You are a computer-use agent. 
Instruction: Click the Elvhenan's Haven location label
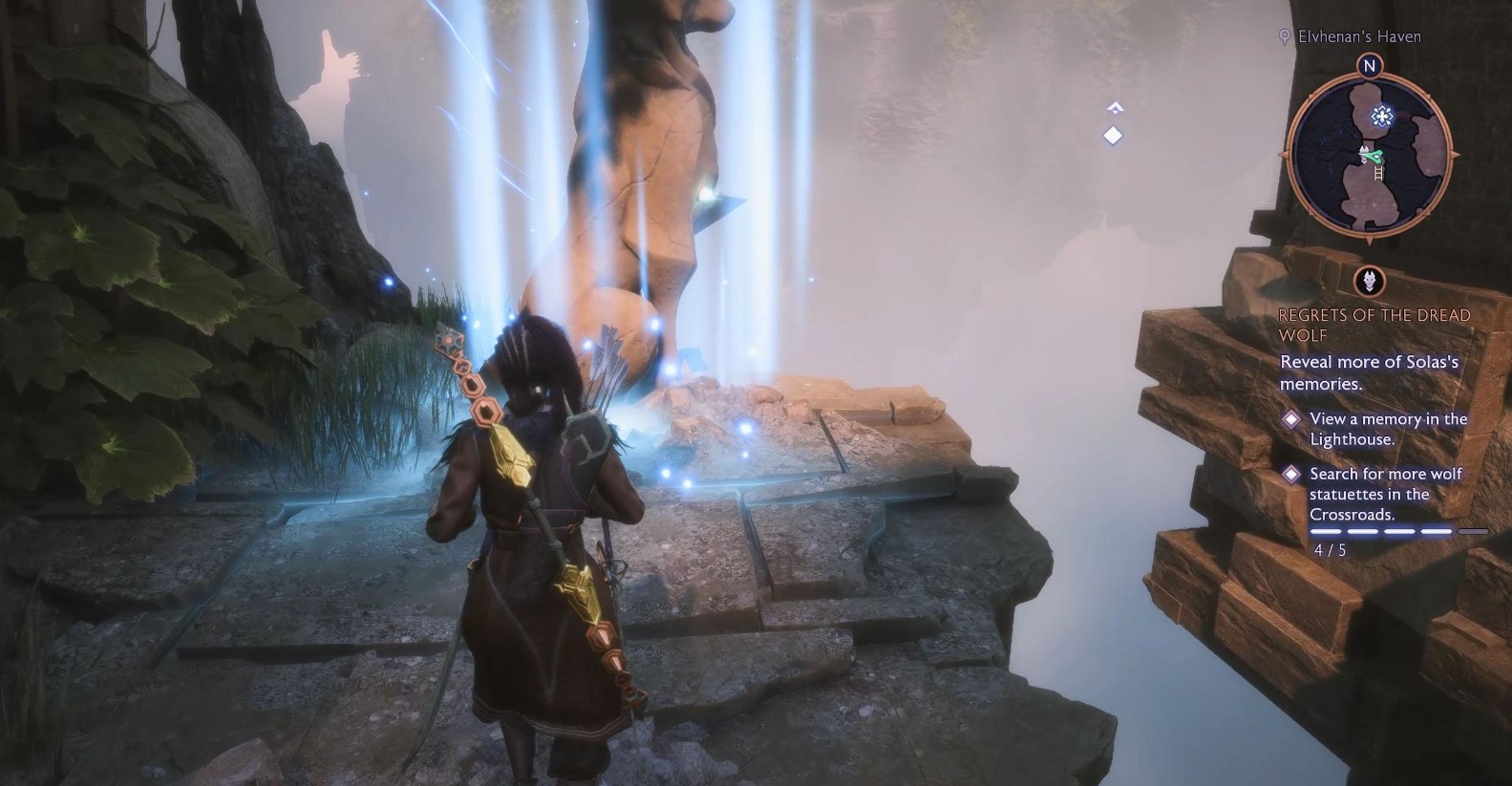coord(1358,36)
